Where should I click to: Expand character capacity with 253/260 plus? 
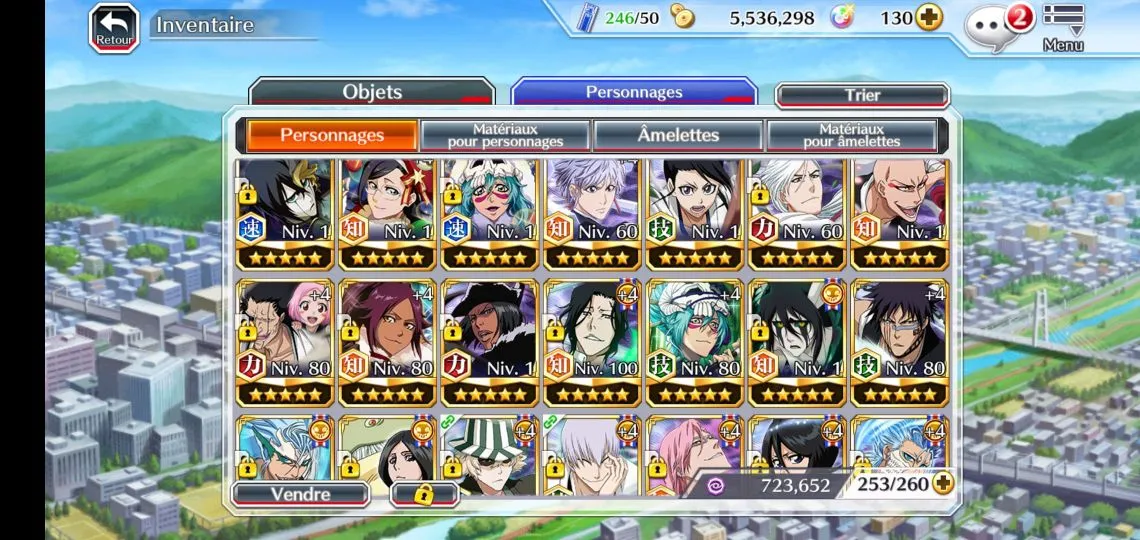pos(942,484)
